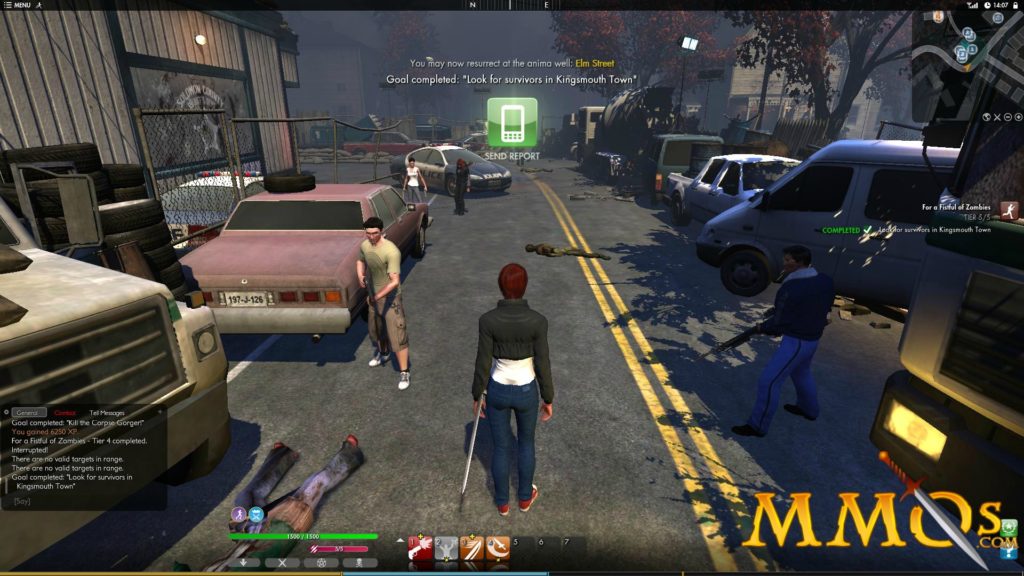Viewport: 1024px width, 576px height.
Task: Activate the grey ability in slot 2
Action: 447,547
